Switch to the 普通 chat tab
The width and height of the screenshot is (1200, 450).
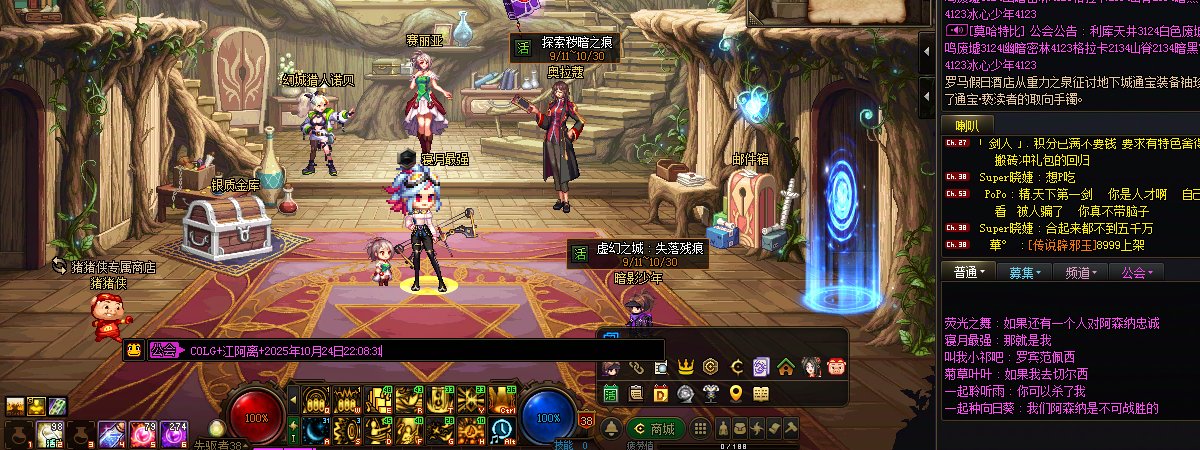tap(969, 271)
